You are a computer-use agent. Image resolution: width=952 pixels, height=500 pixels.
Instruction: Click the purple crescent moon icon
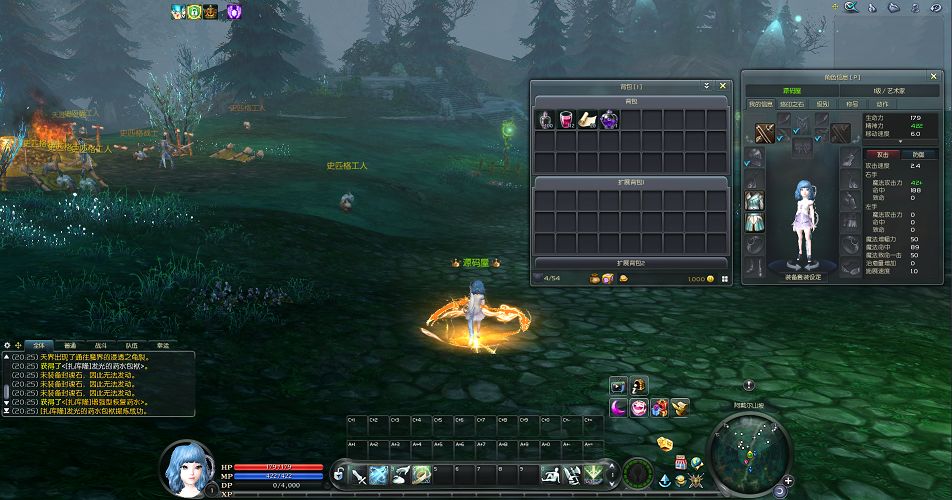pyautogui.click(x=619, y=407)
